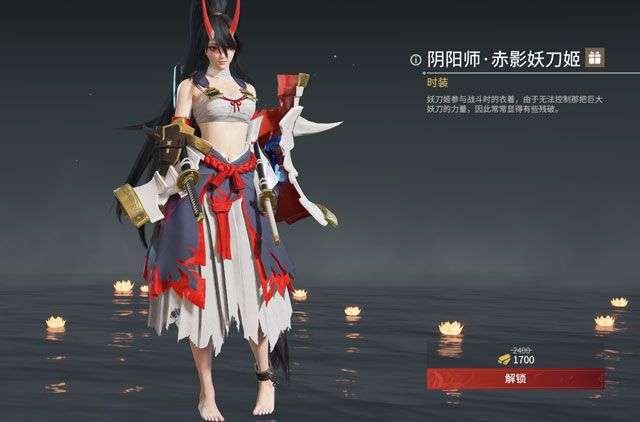
Task: Open the gift box icon beside the title
Action: (595, 58)
